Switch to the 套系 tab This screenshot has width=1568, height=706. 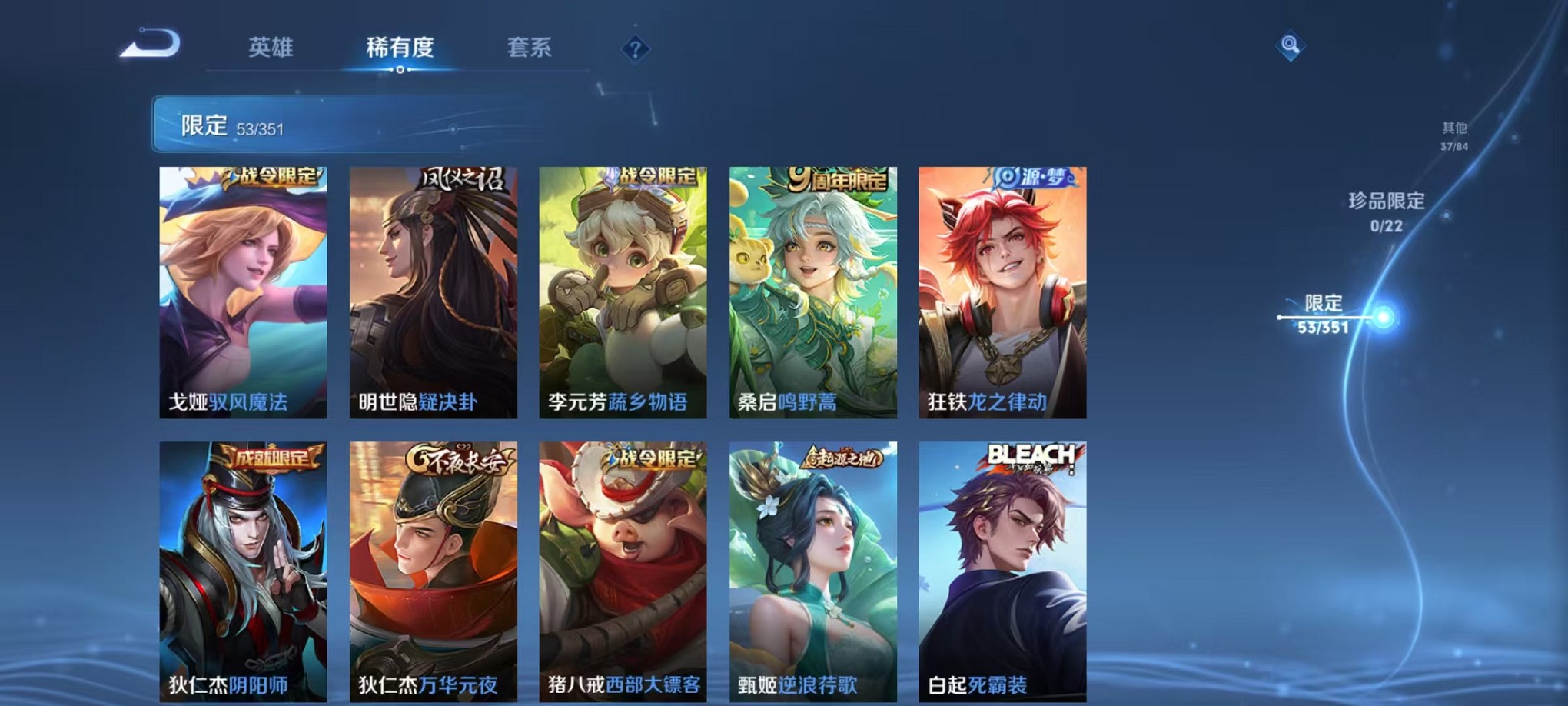pos(530,48)
